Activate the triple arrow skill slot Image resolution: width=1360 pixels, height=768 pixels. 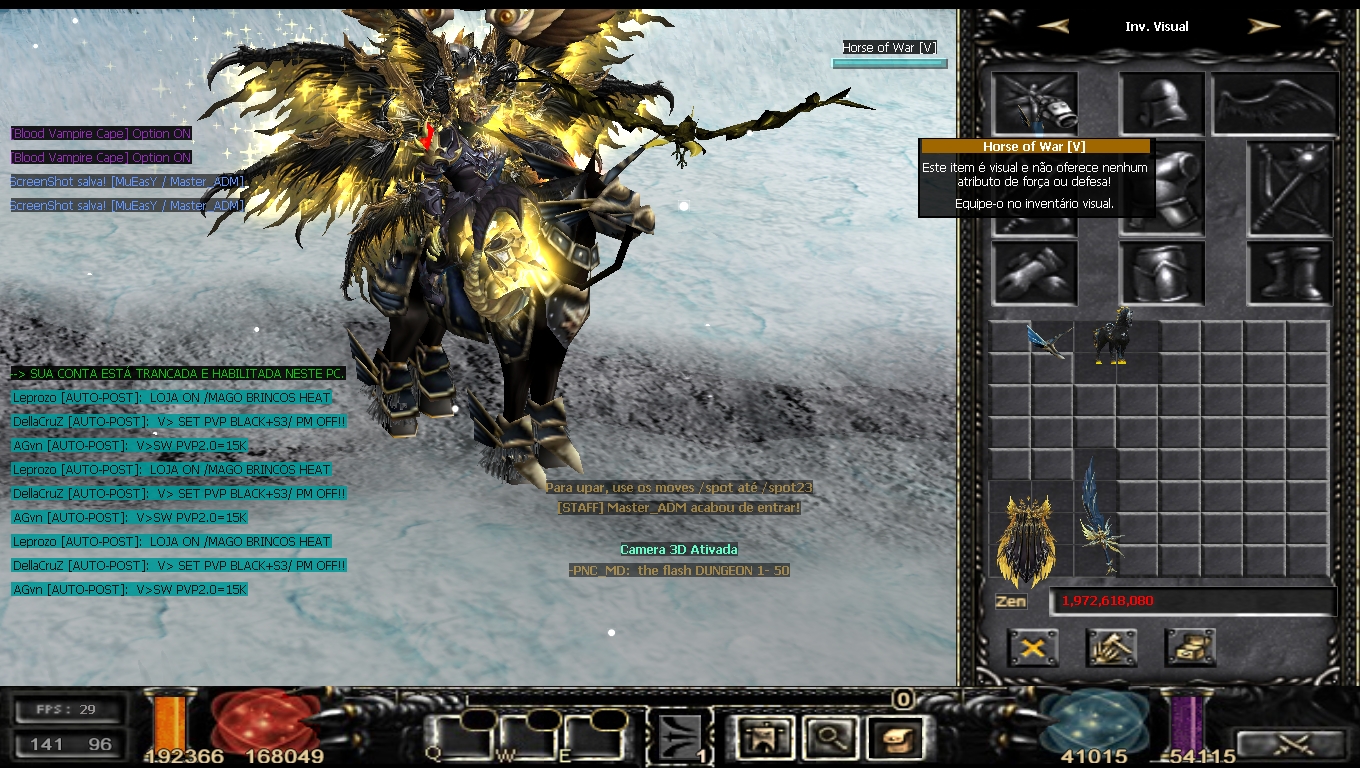pyautogui.click(x=680, y=738)
